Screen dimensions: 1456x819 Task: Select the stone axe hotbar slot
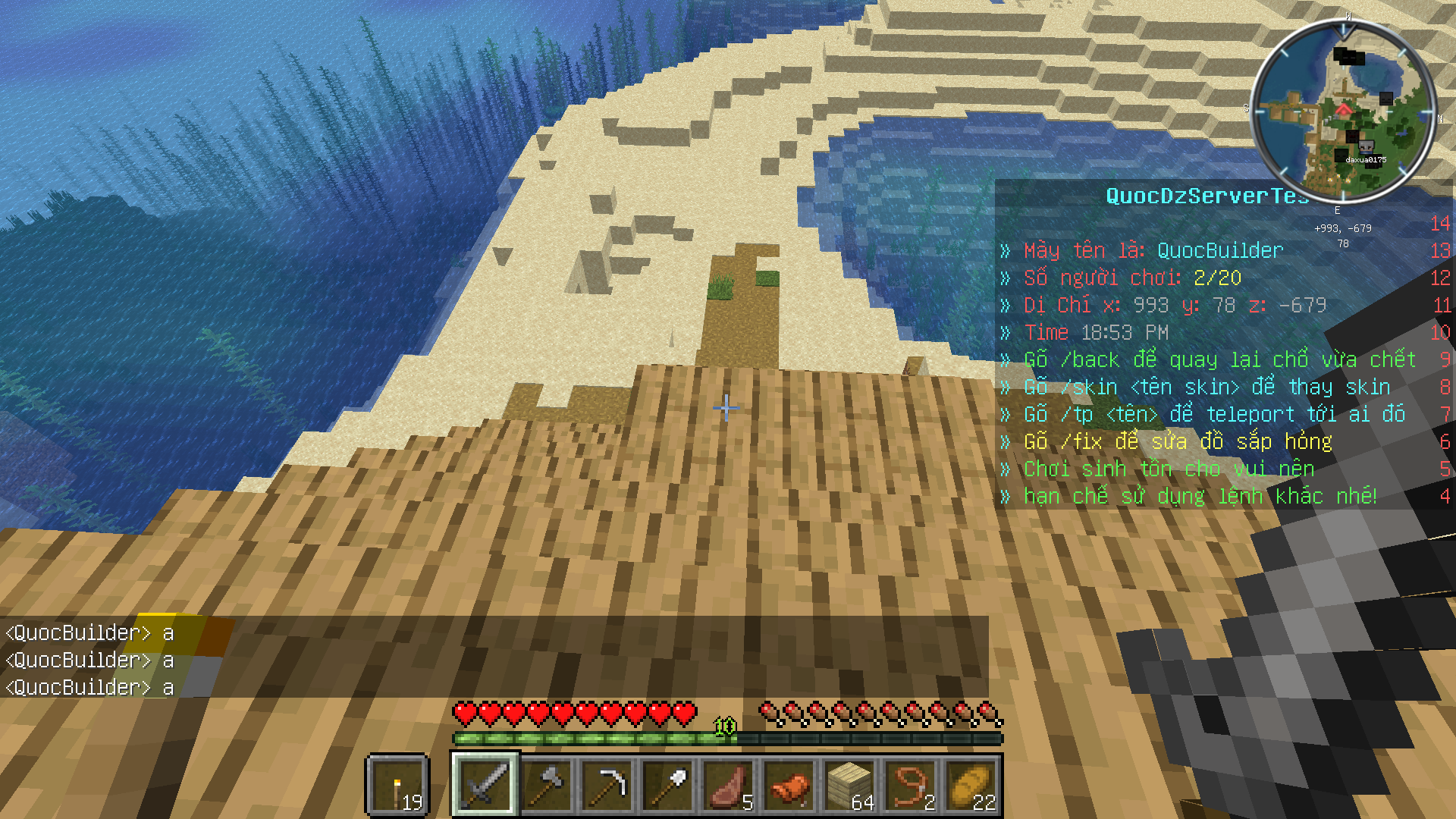546,785
